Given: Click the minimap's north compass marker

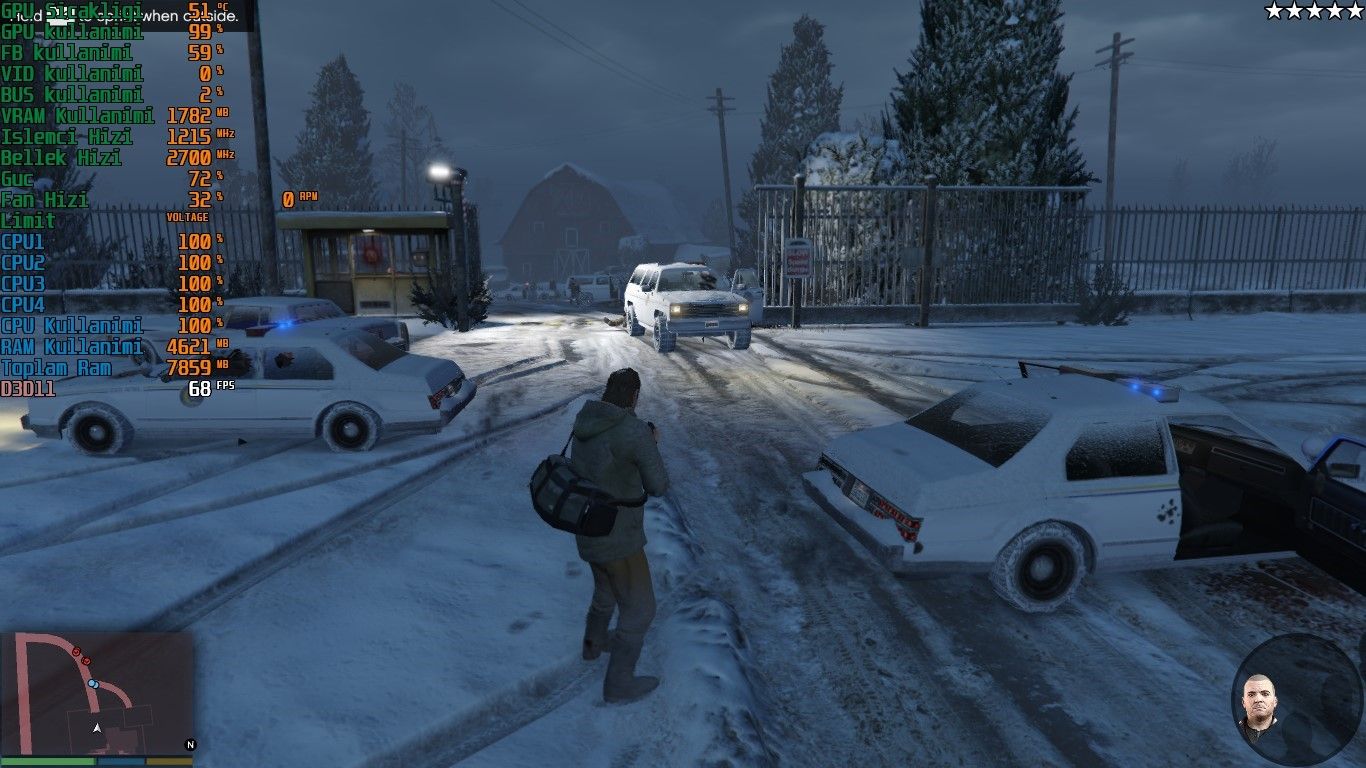Looking at the screenshot, I should 190,744.
